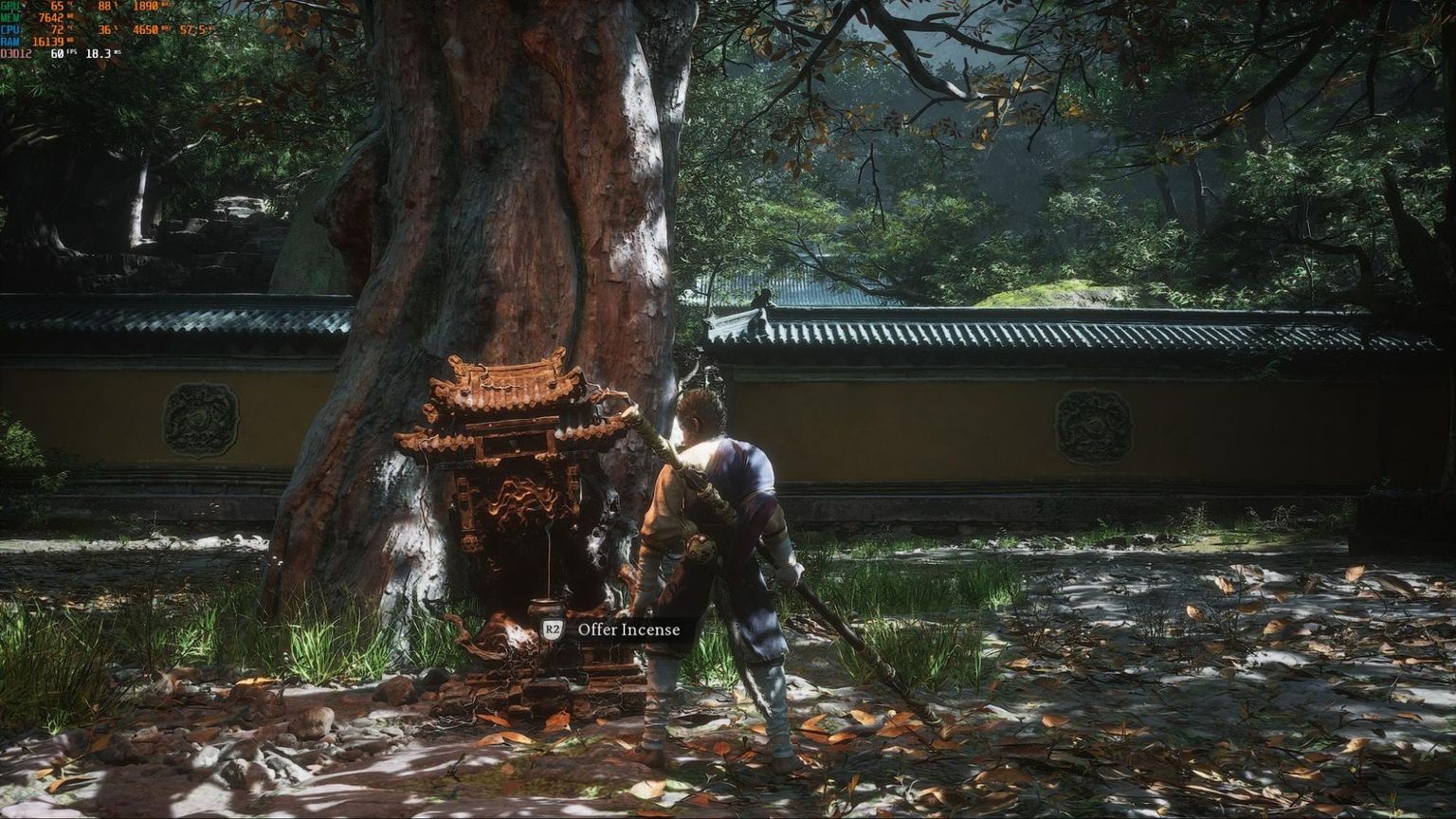Expand the RAM usage value 16139 MB
This screenshot has height=819, width=1456.
[49, 41]
